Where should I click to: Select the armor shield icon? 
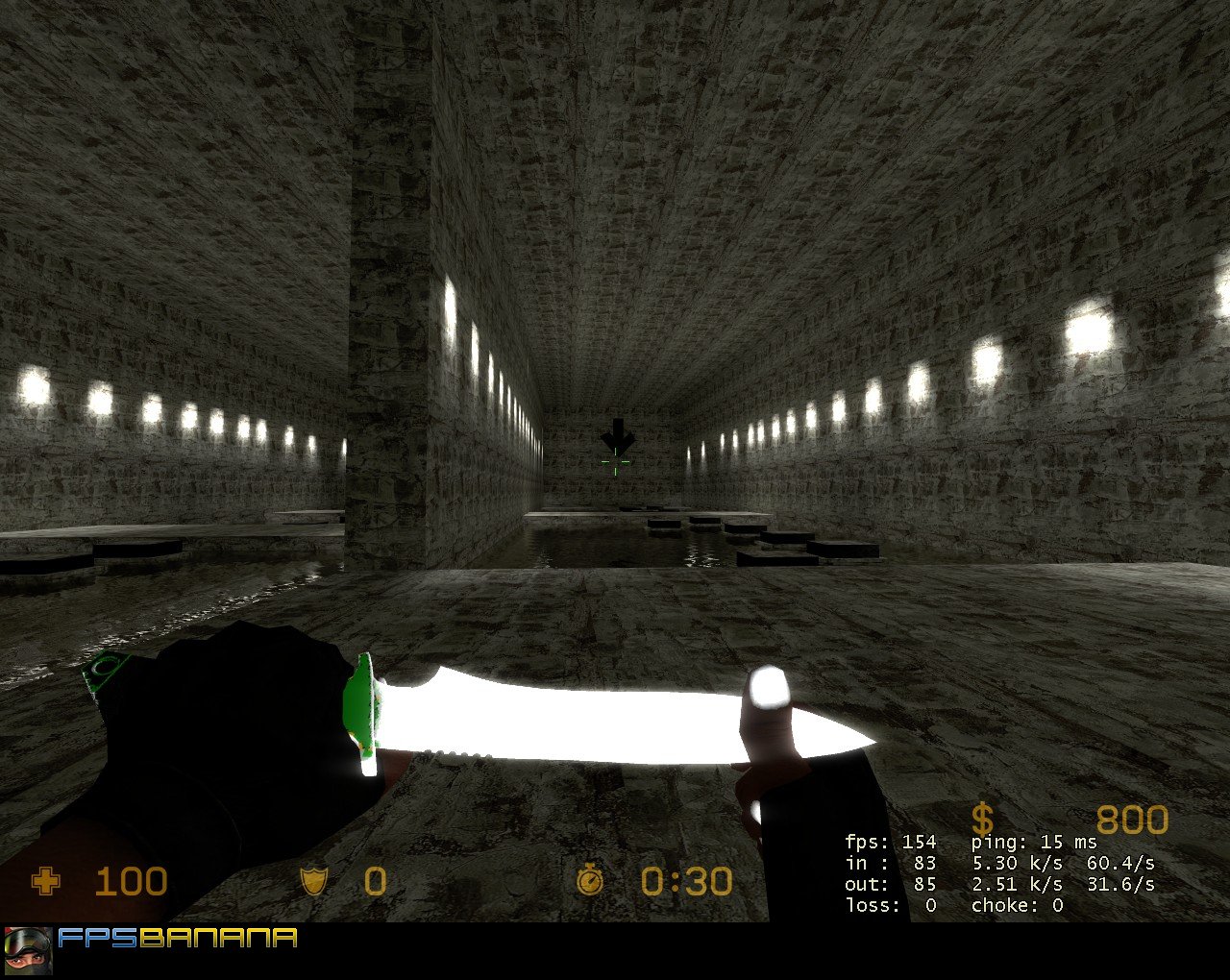[314, 882]
